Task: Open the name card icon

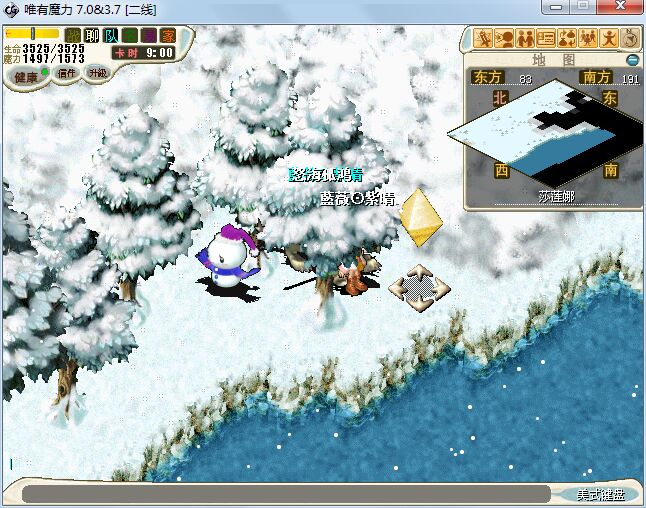Action: click(x=546, y=39)
